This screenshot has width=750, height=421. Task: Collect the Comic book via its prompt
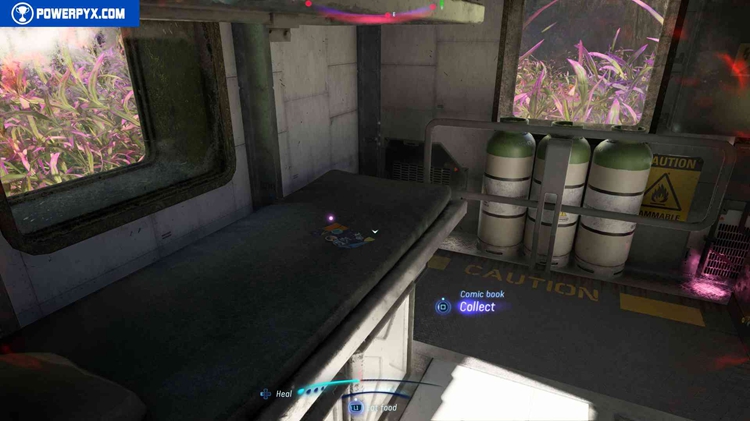coord(475,307)
